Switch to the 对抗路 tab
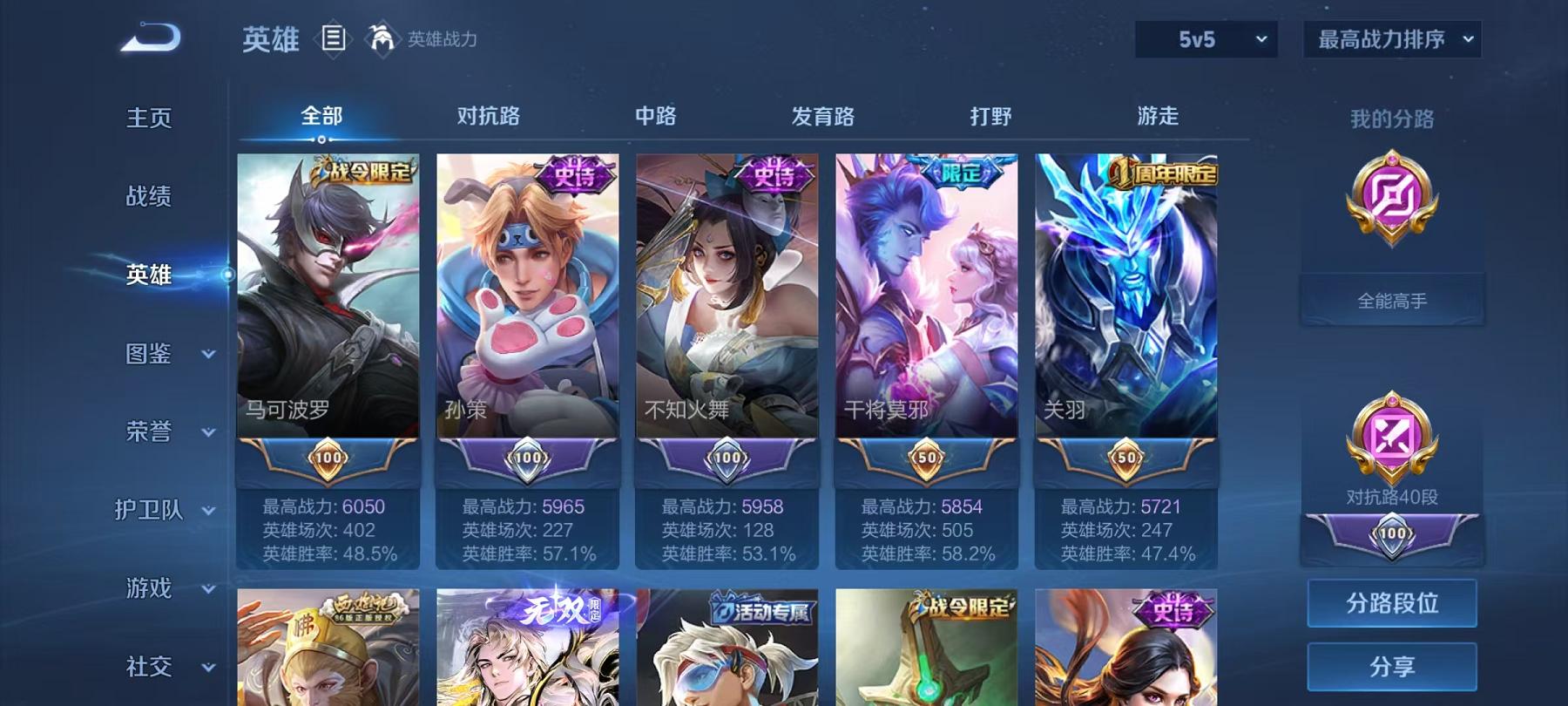 (489, 116)
